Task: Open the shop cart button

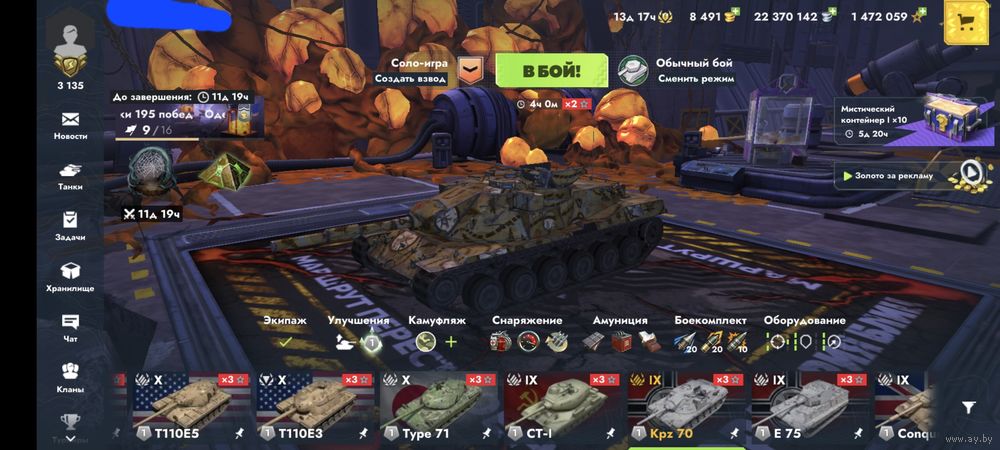Action: coord(966,22)
